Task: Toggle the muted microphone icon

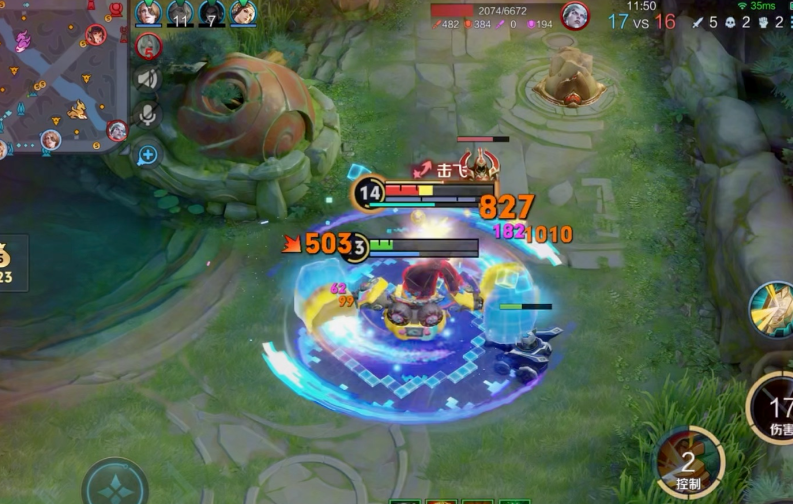Action: click(148, 115)
